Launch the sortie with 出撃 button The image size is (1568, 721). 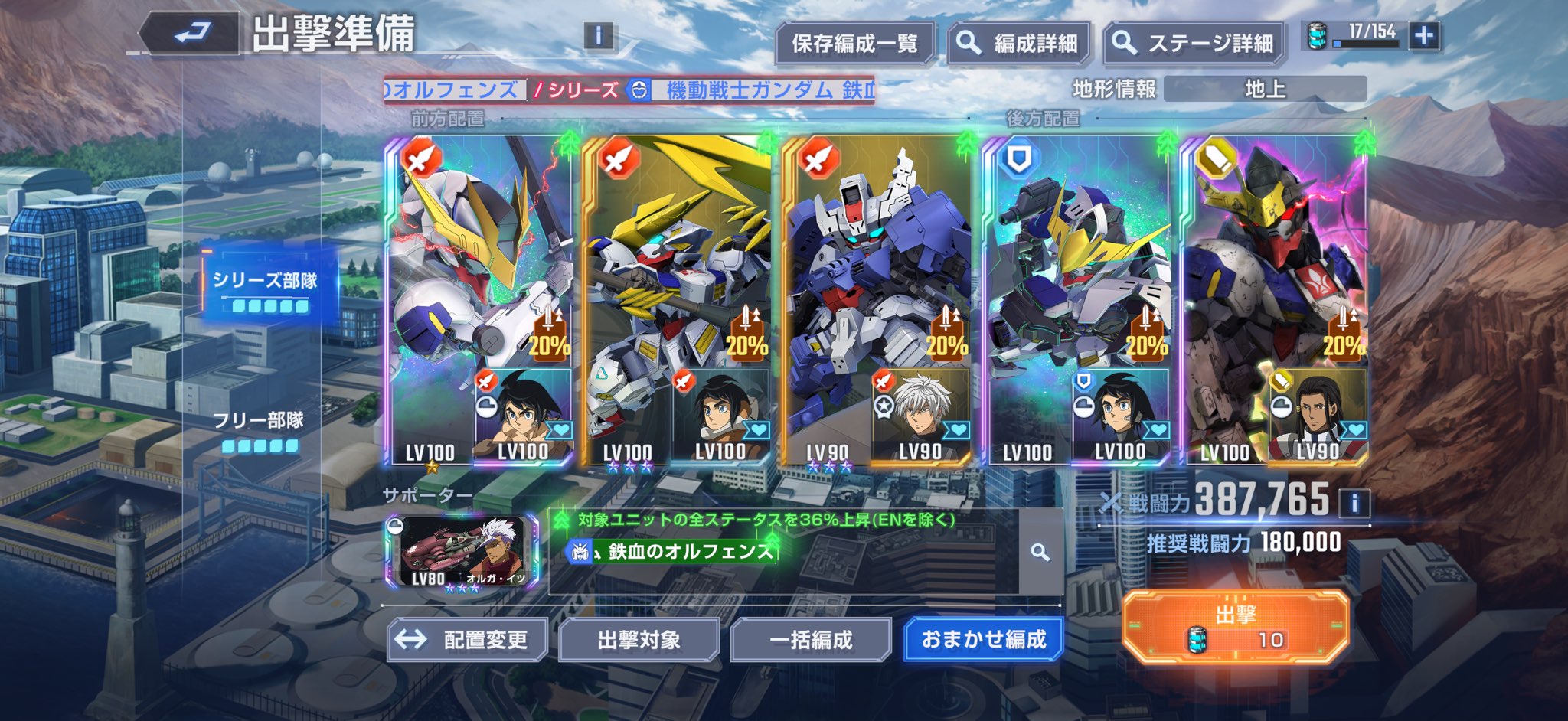coord(1234,627)
